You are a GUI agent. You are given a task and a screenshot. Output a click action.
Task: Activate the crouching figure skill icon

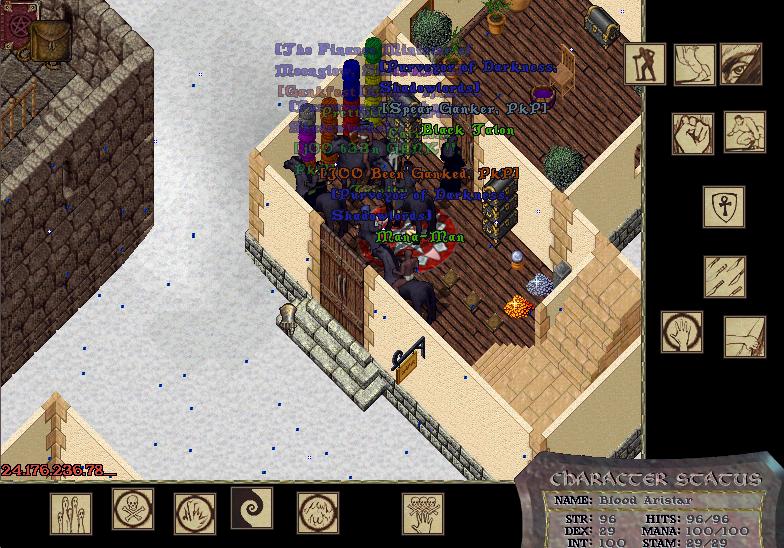pyautogui.click(x=744, y=132)
